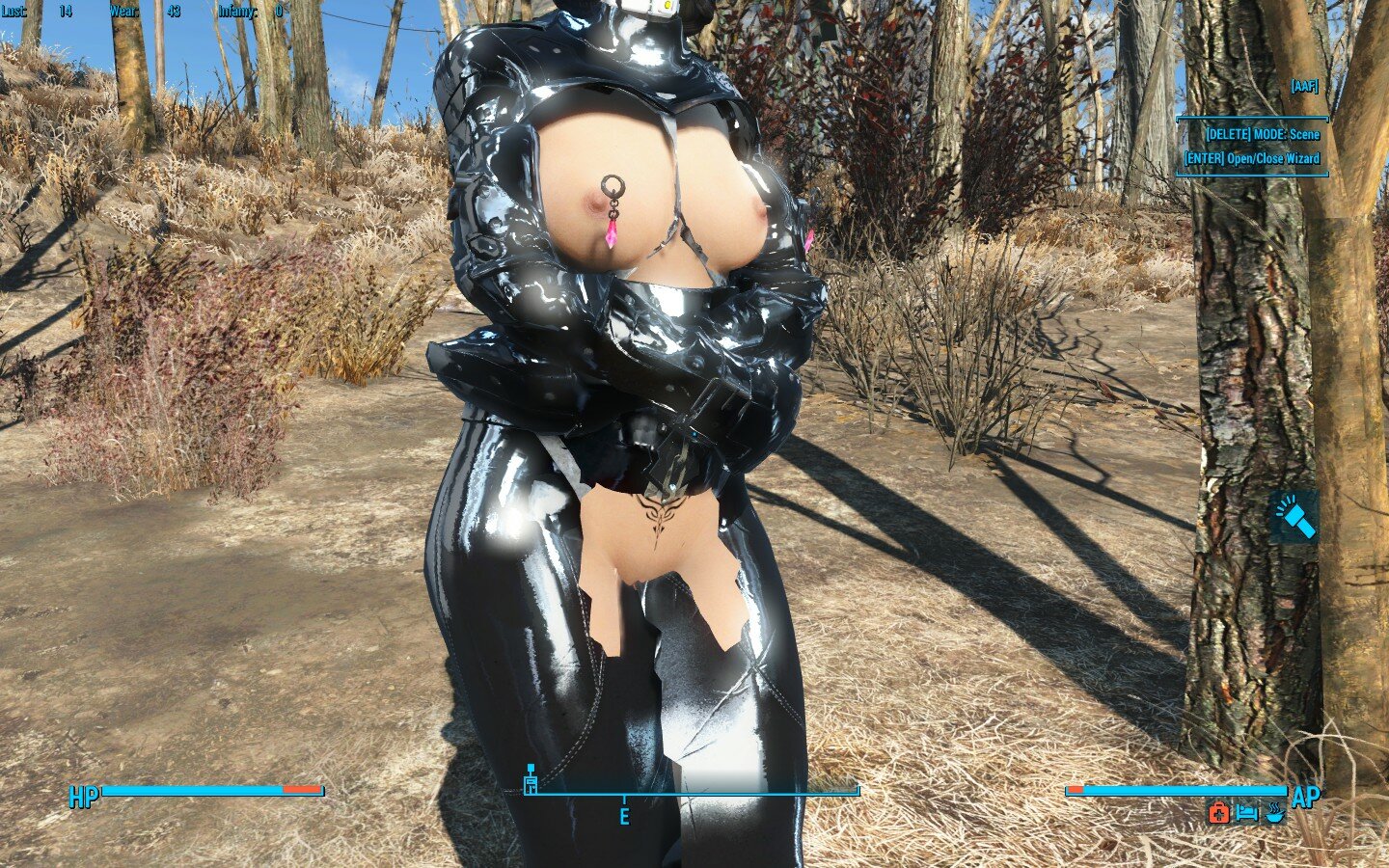This screenshot has height=868, width=1389.
Task: Click the red medkit status icon
Action: pyautogui.click(x=1218, y=813)
